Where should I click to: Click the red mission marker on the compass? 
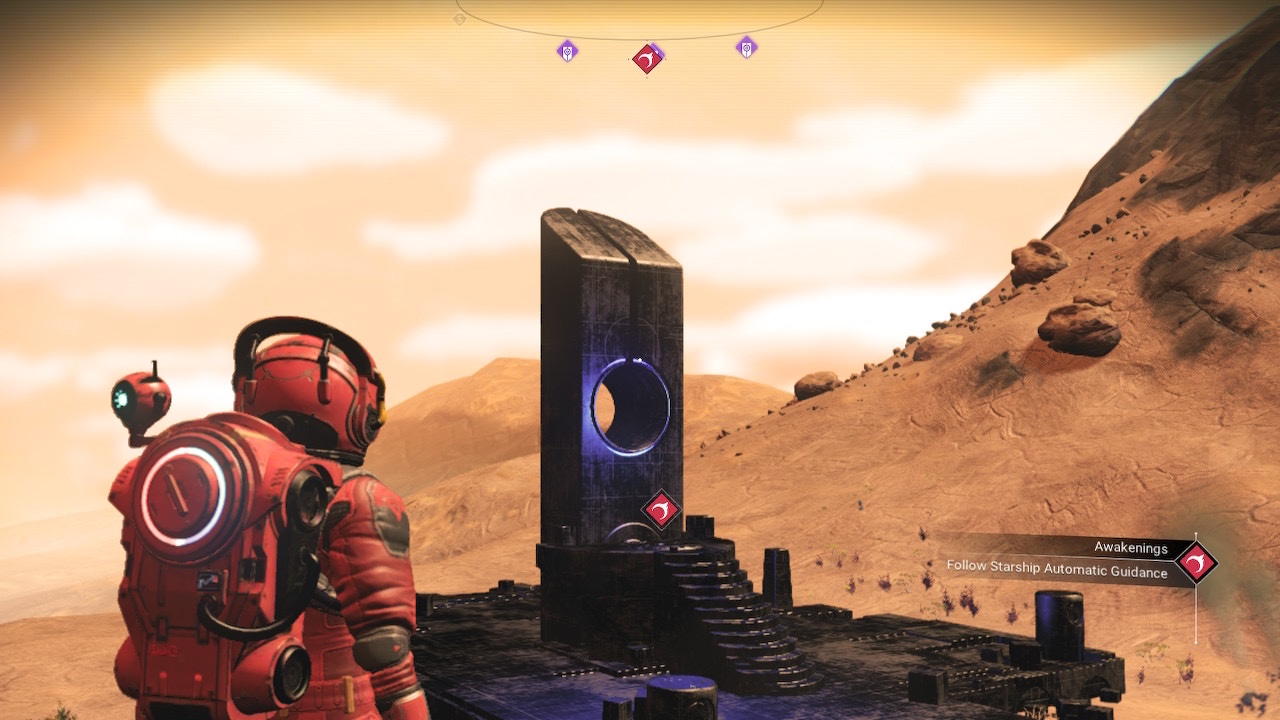647,59
